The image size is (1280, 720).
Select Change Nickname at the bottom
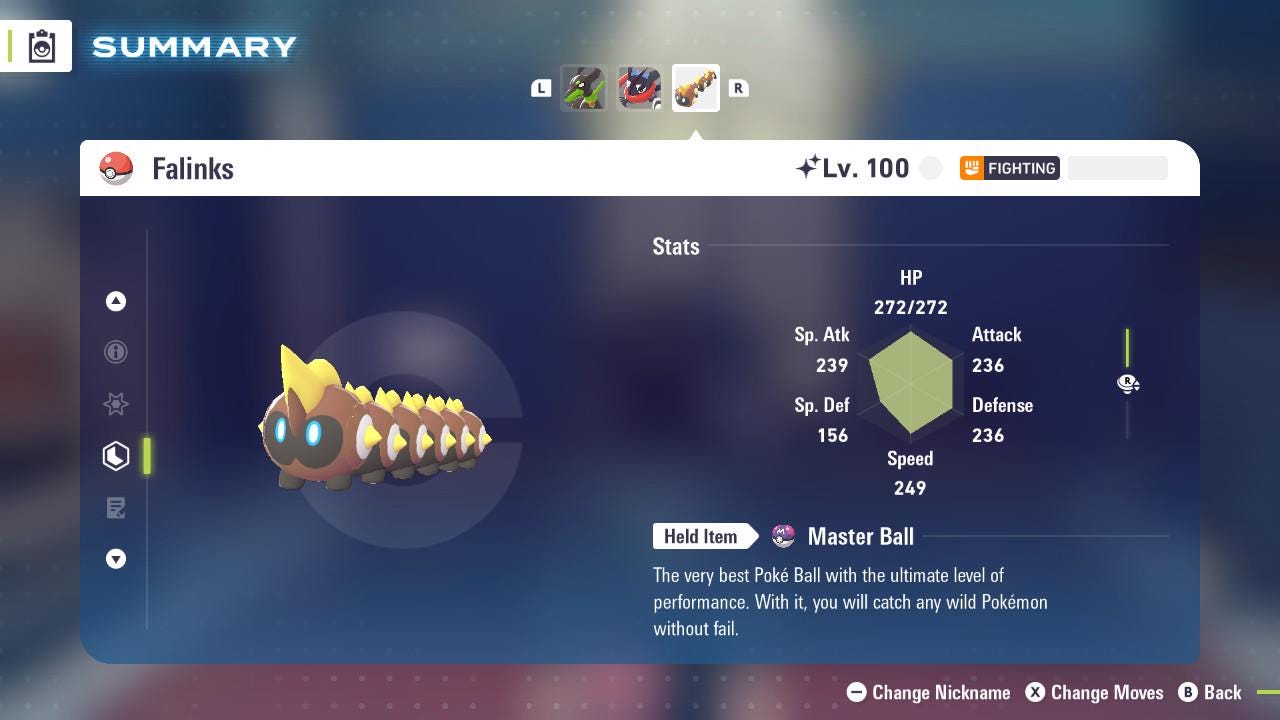point(928,692)
